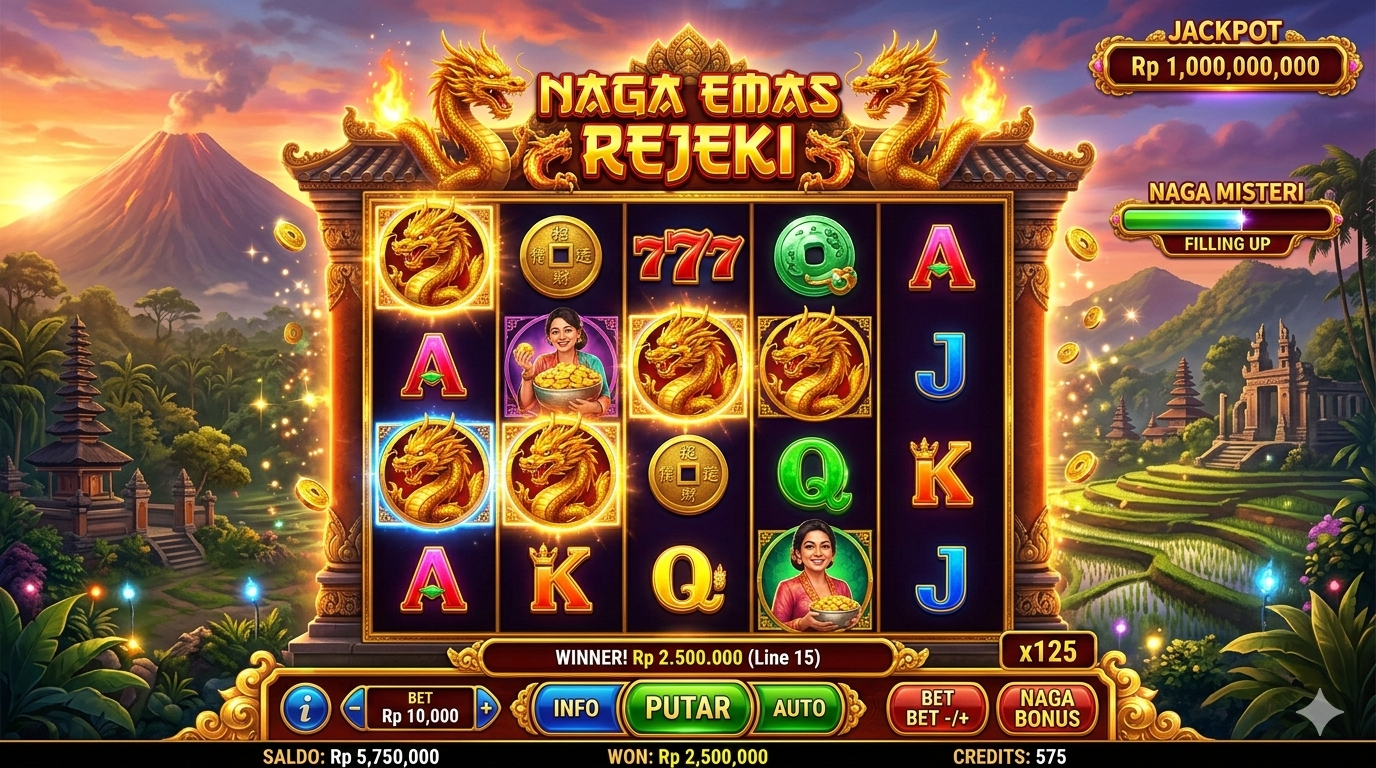Image resolution: width=1376 pixels, height=768 pixels.
Task: Spin the reels with the PUTAR button
Action: tap(687, 708)
